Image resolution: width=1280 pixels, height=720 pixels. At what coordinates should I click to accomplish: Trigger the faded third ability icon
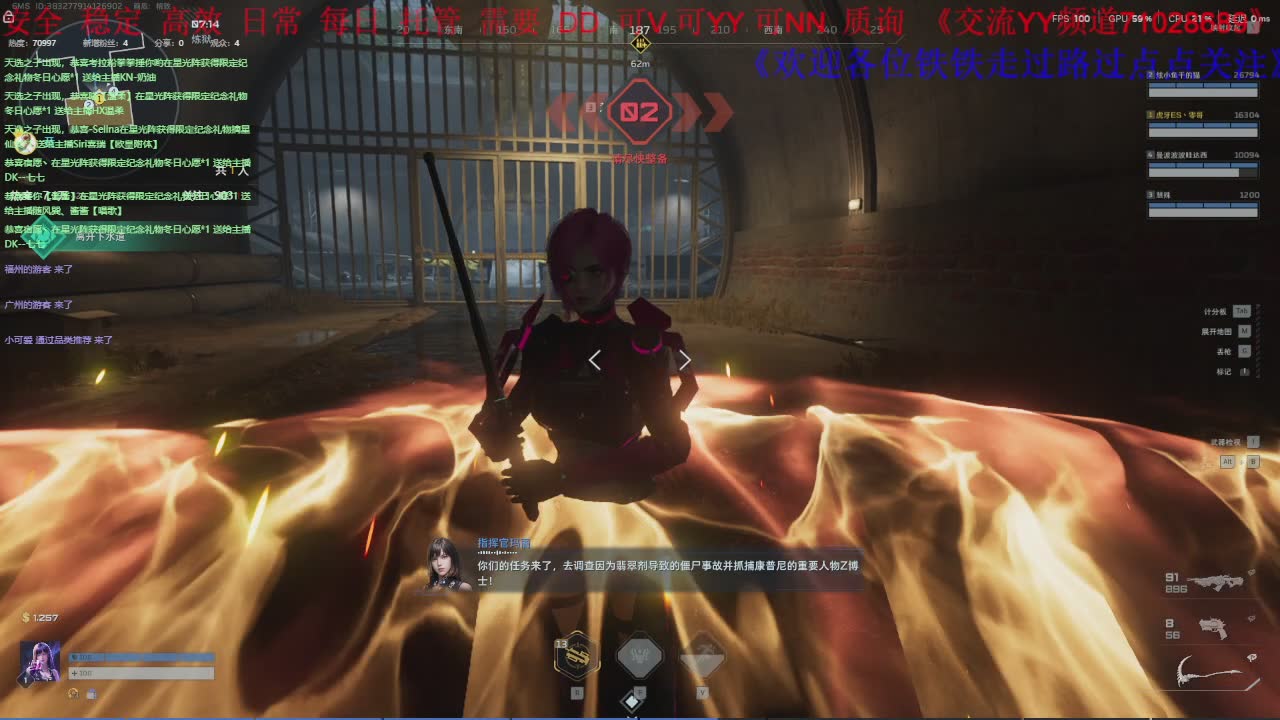click(x=702, y=656)
